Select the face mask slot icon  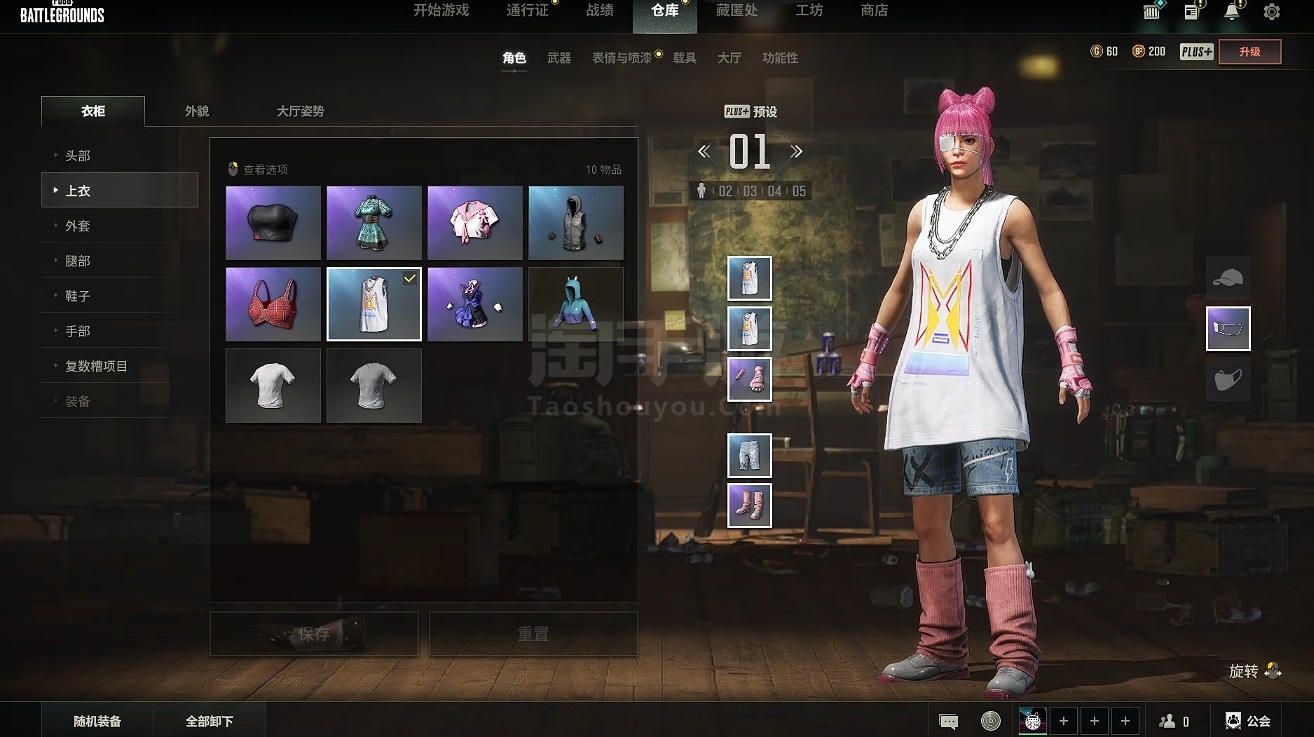[x=1228, y=380]
